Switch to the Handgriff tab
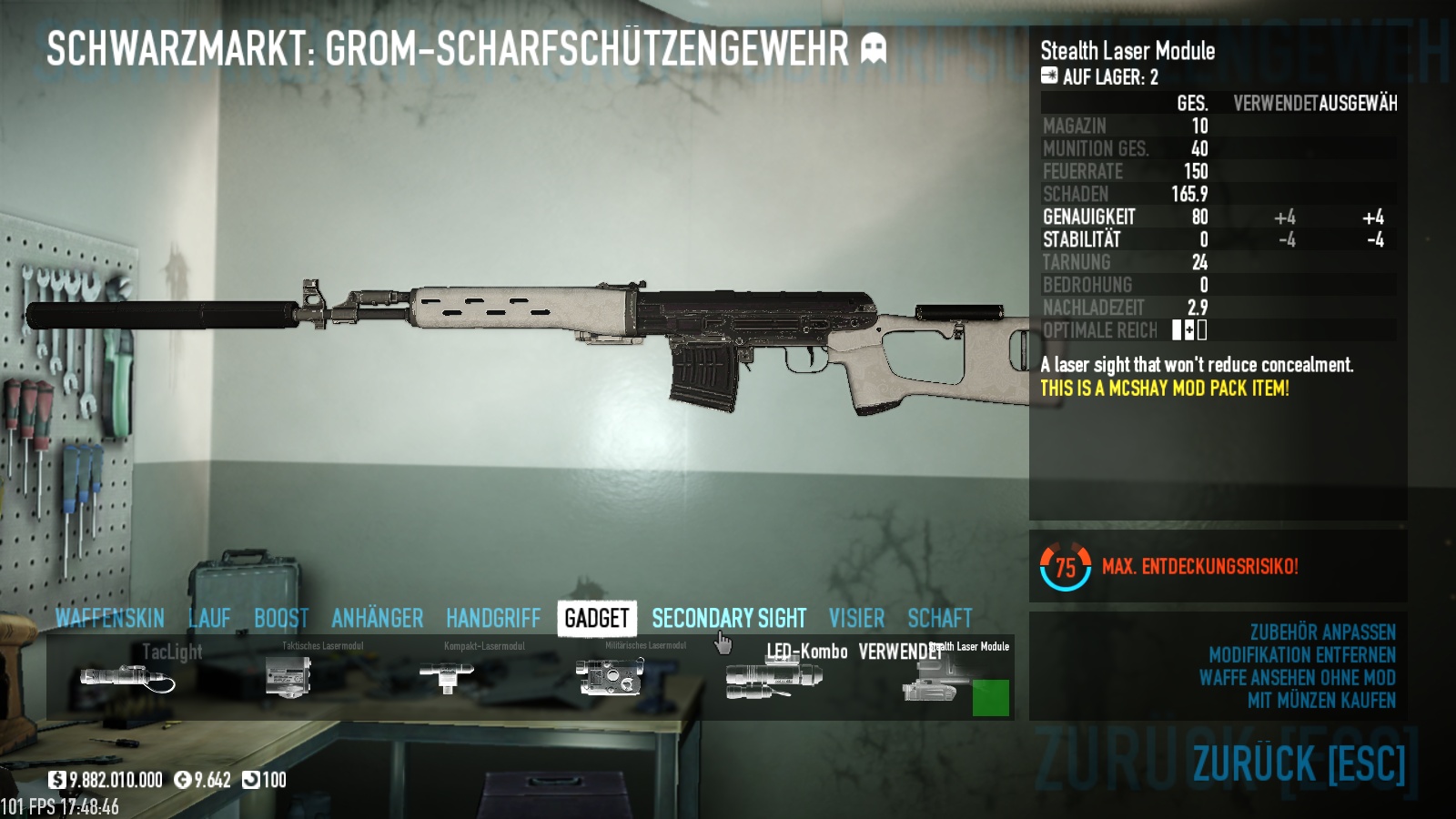Viewport: 1456px width, 819px height. tap(493, 619)
